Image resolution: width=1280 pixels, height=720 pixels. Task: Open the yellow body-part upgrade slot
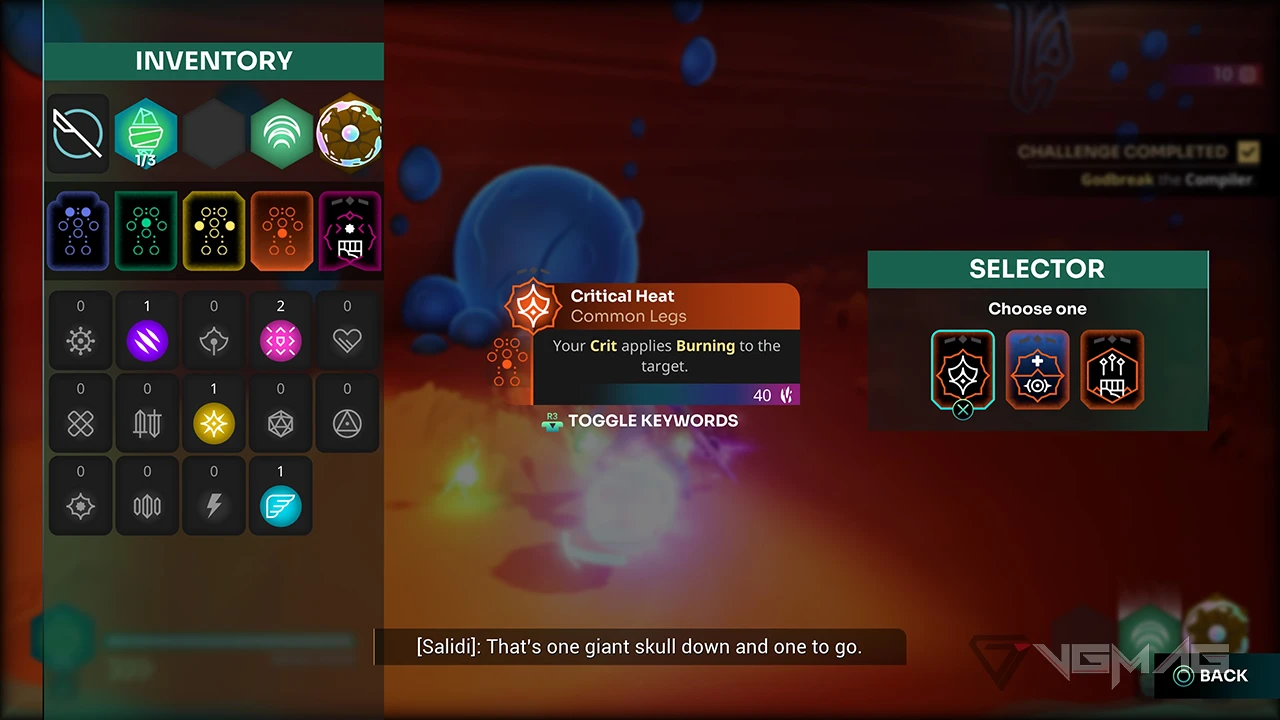coord(214,231)
